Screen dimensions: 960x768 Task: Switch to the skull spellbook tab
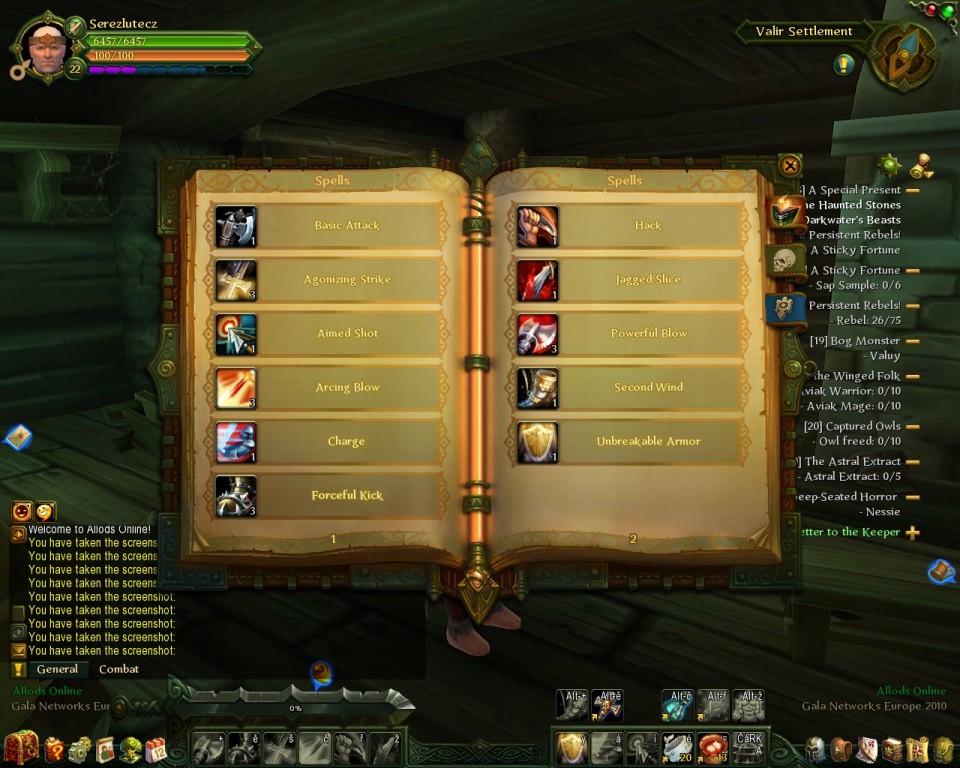(x=785, y=261)
